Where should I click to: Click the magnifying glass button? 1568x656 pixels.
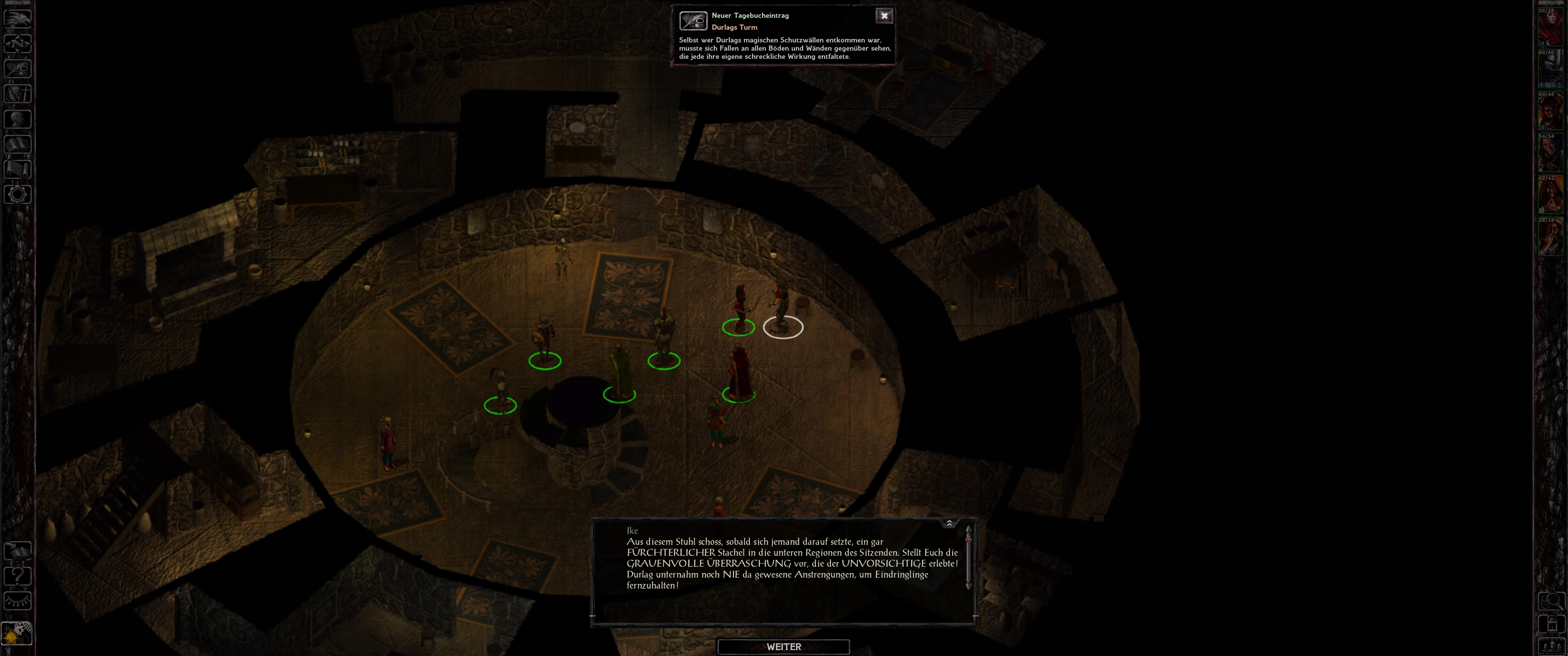point(1551,601)
